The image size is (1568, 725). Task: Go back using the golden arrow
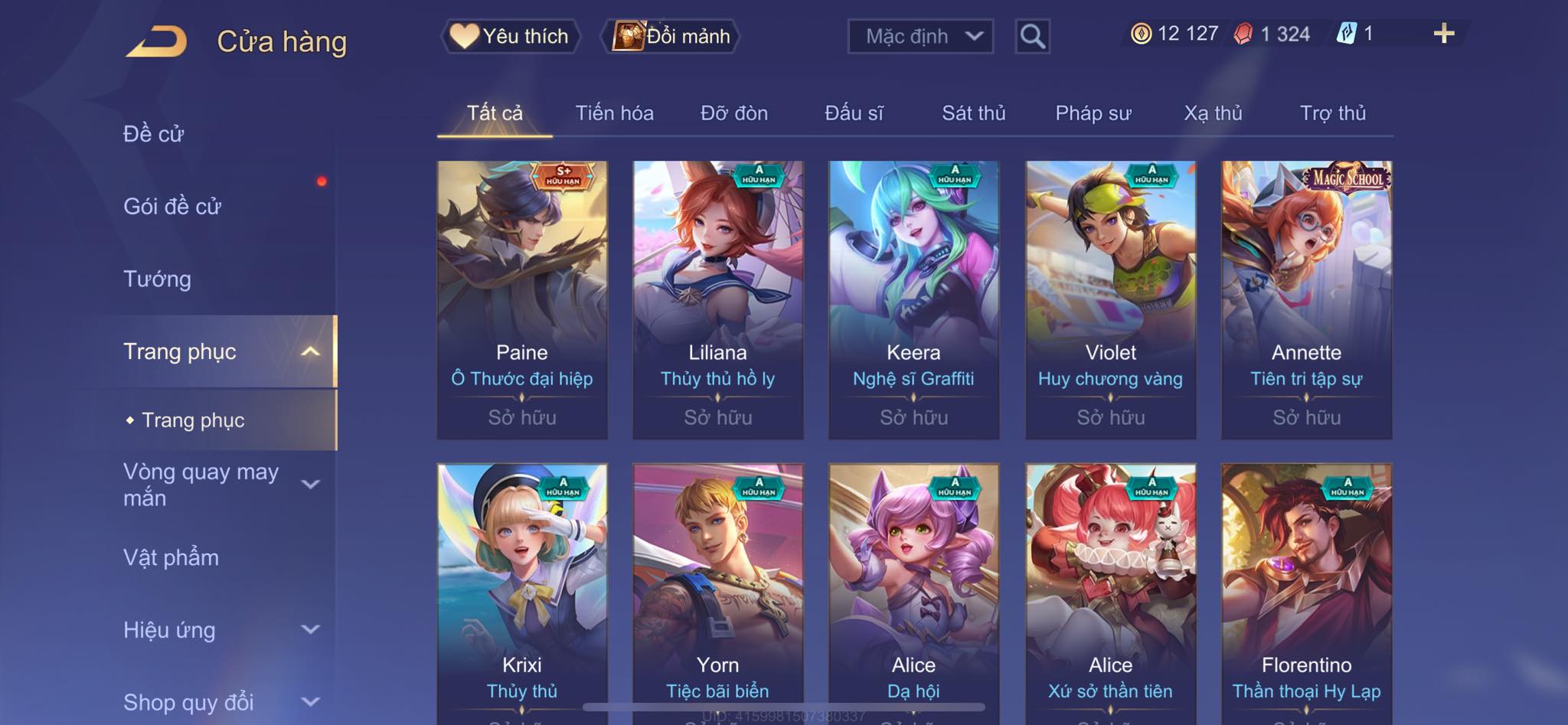pos(158,41)
